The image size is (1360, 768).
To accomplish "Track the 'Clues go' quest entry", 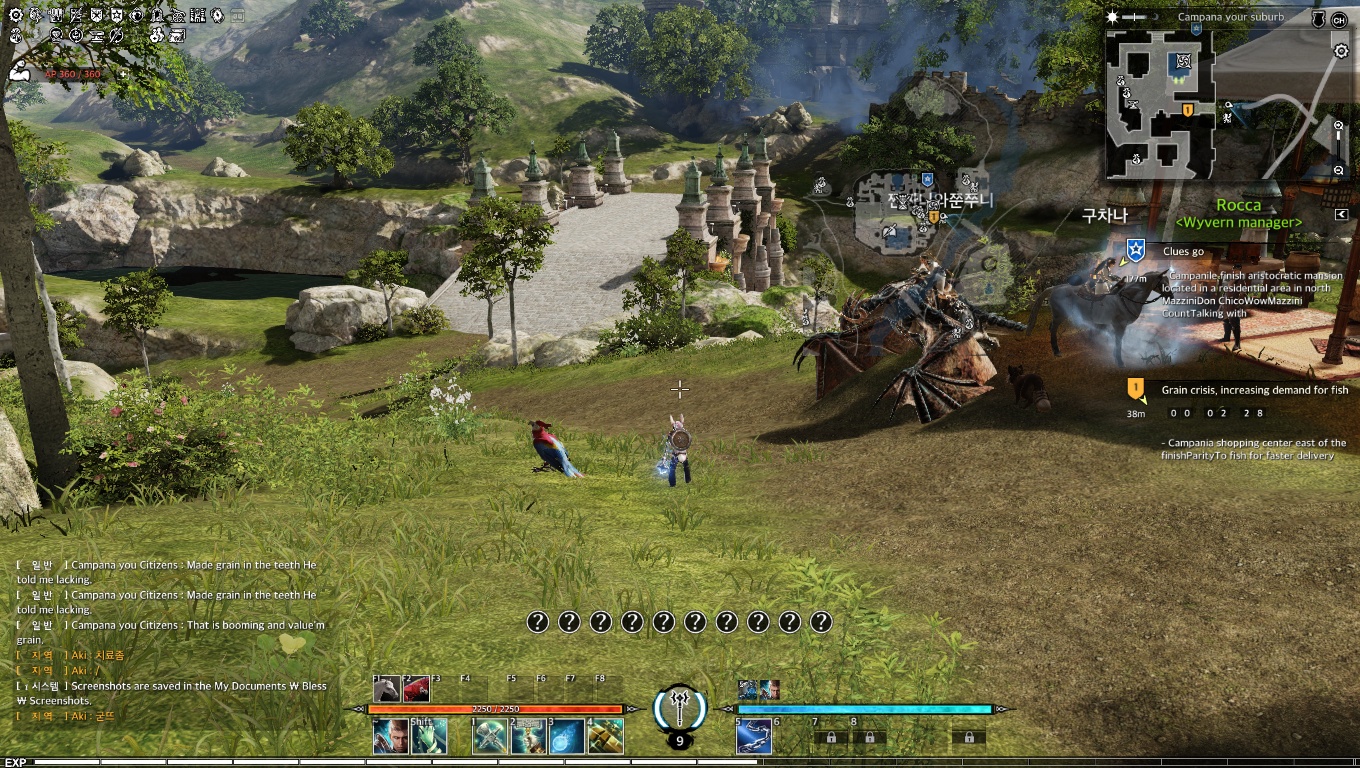I will [x=1183, y=251].
